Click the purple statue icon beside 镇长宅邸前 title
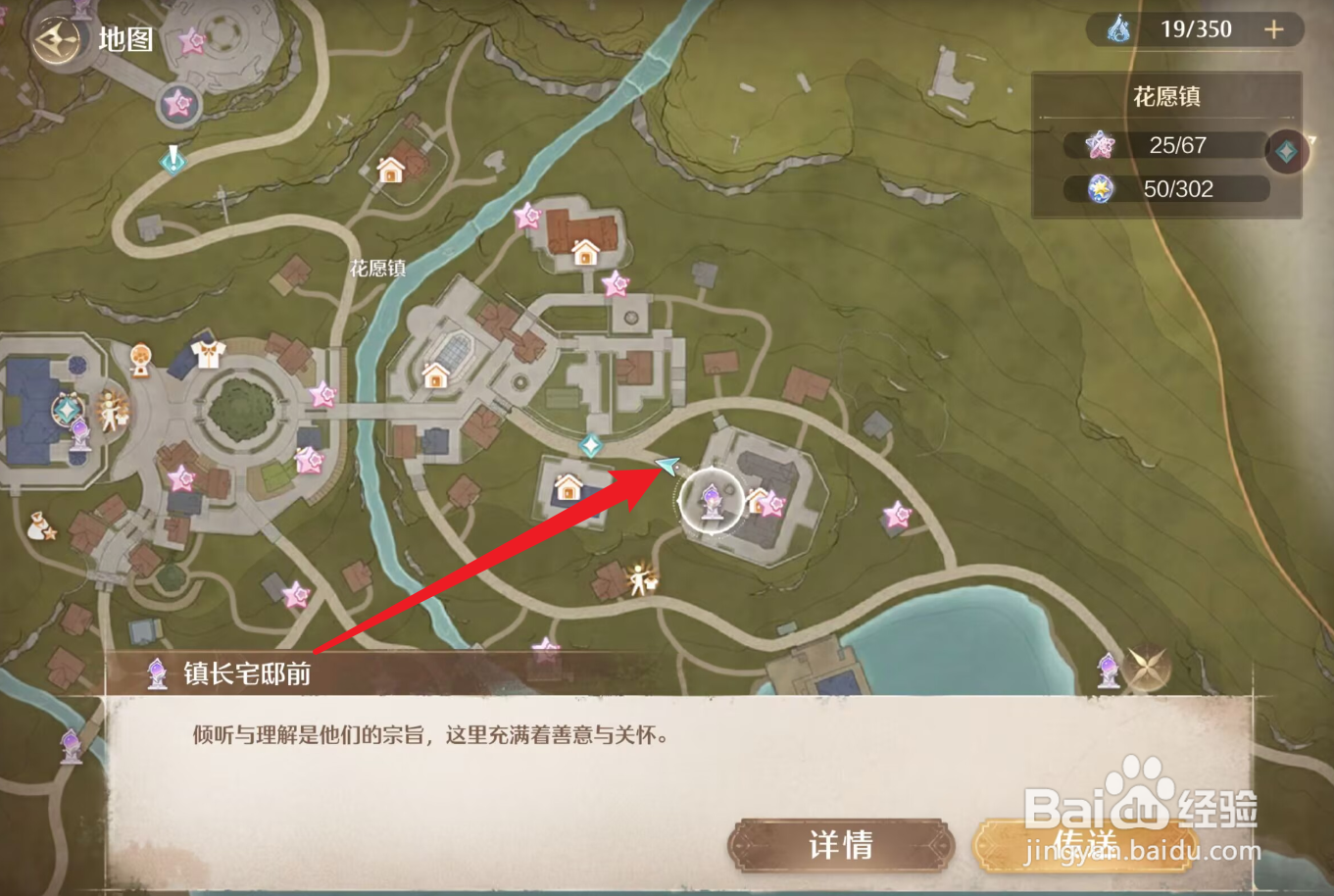This screenshot has height=896, width=1334. 155,671
